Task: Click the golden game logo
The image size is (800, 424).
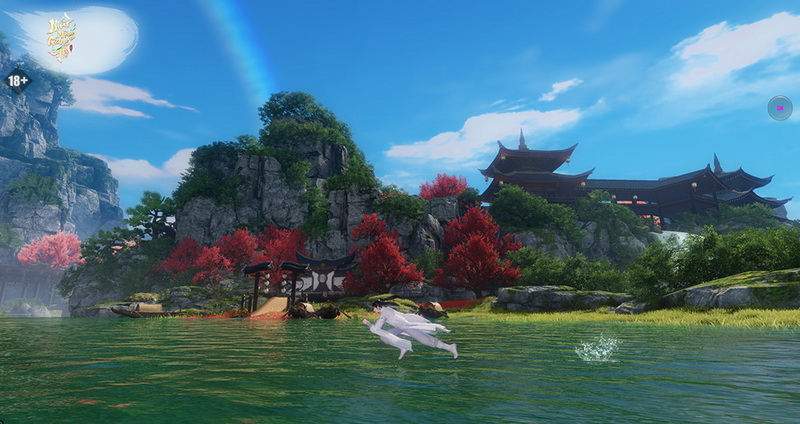Action: 61,37
